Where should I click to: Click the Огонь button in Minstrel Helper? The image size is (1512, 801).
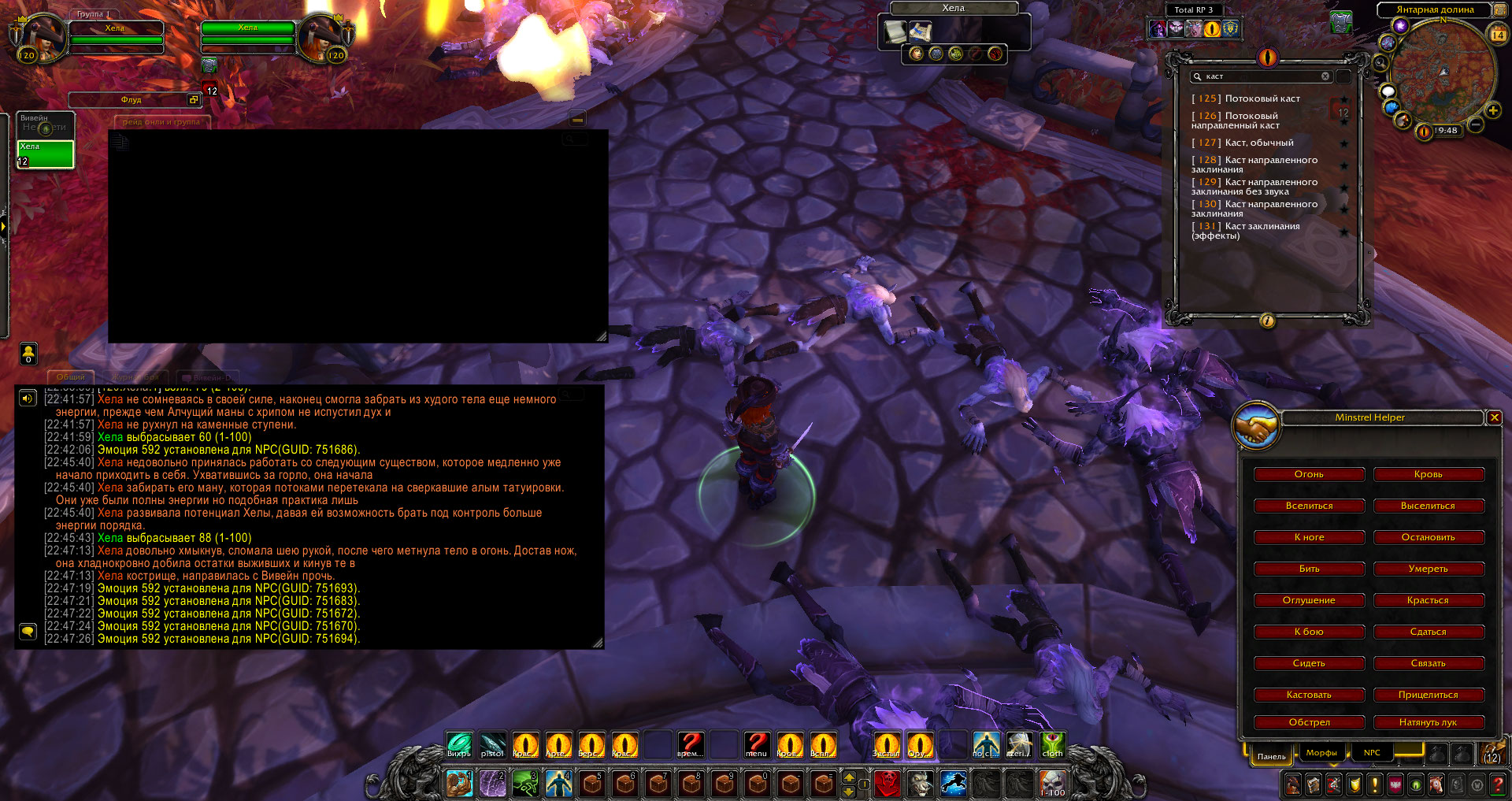pos(1309,474)
